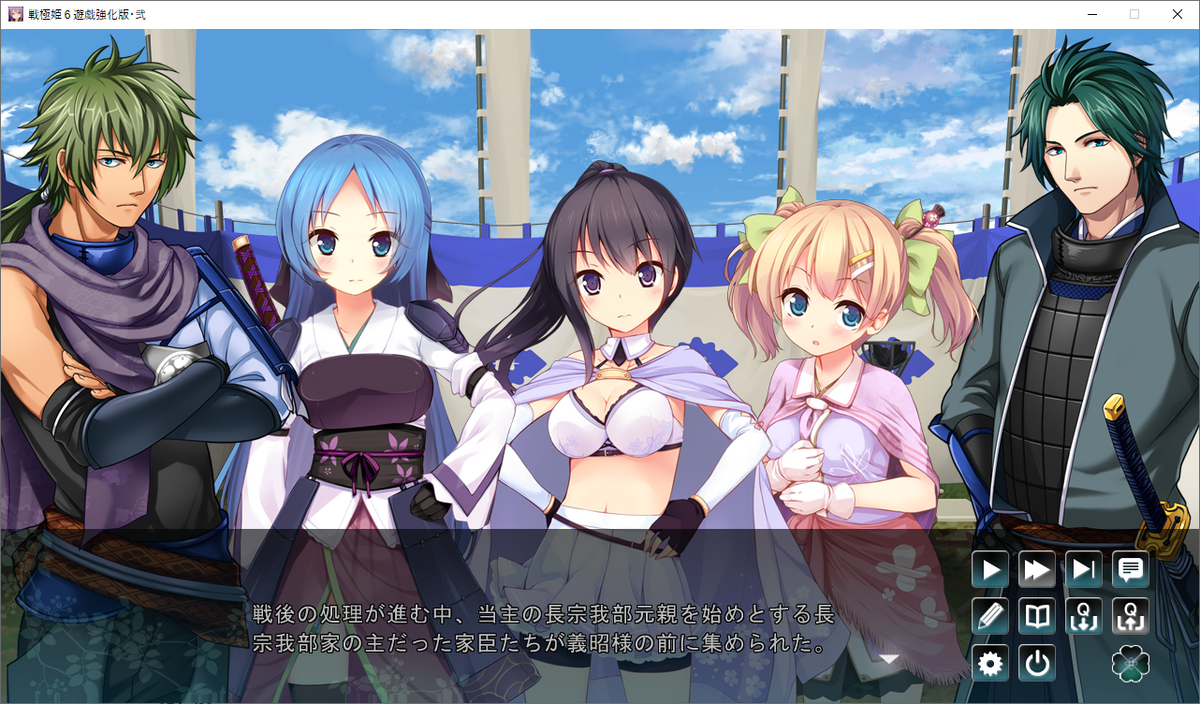
Task: Start auto-play with the single triangle button
Action: 990,570
